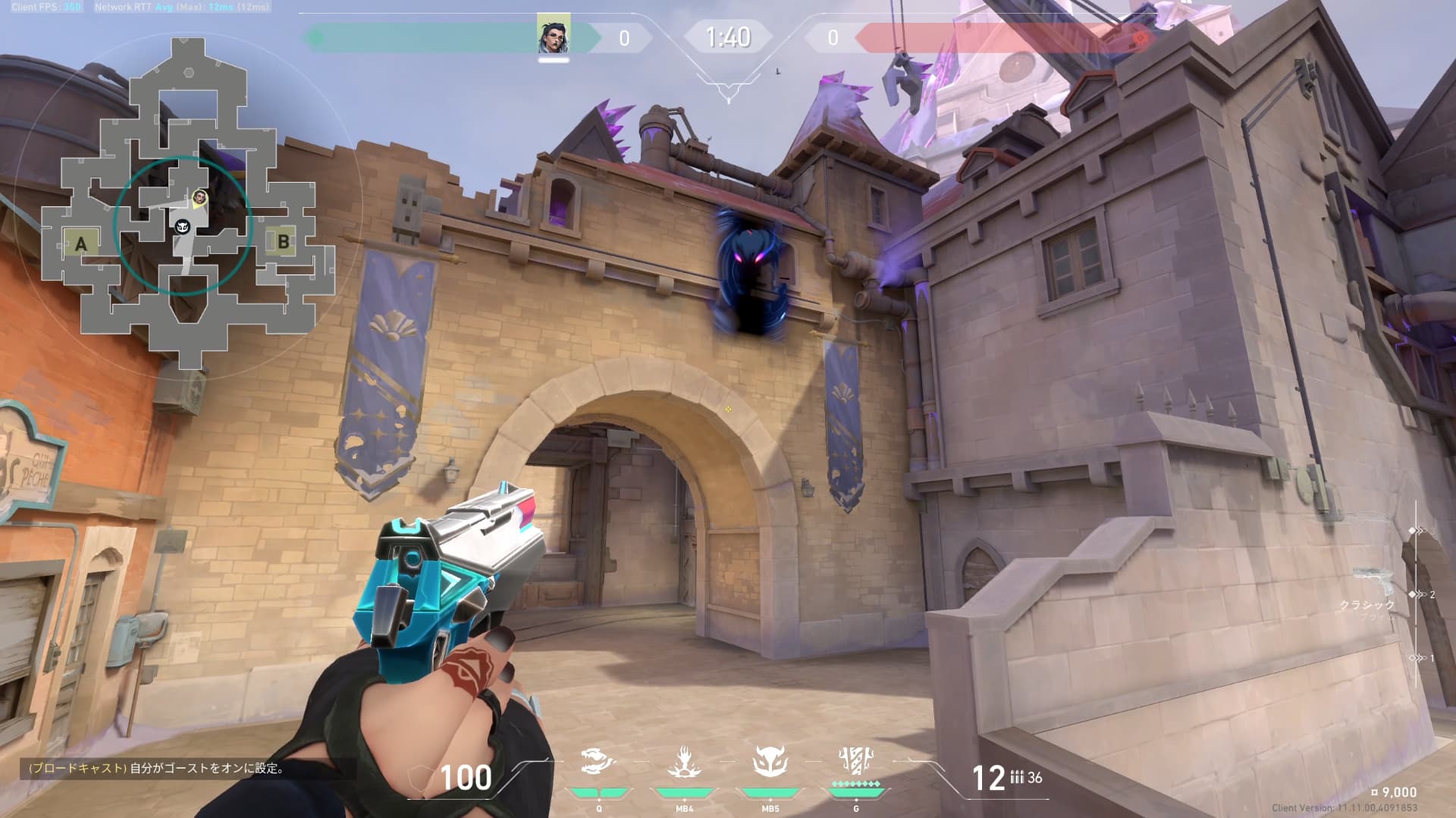Use the Haunt horned-face ability icon
The height and width of the screenshot is (818, 1456).
[770, 761]
